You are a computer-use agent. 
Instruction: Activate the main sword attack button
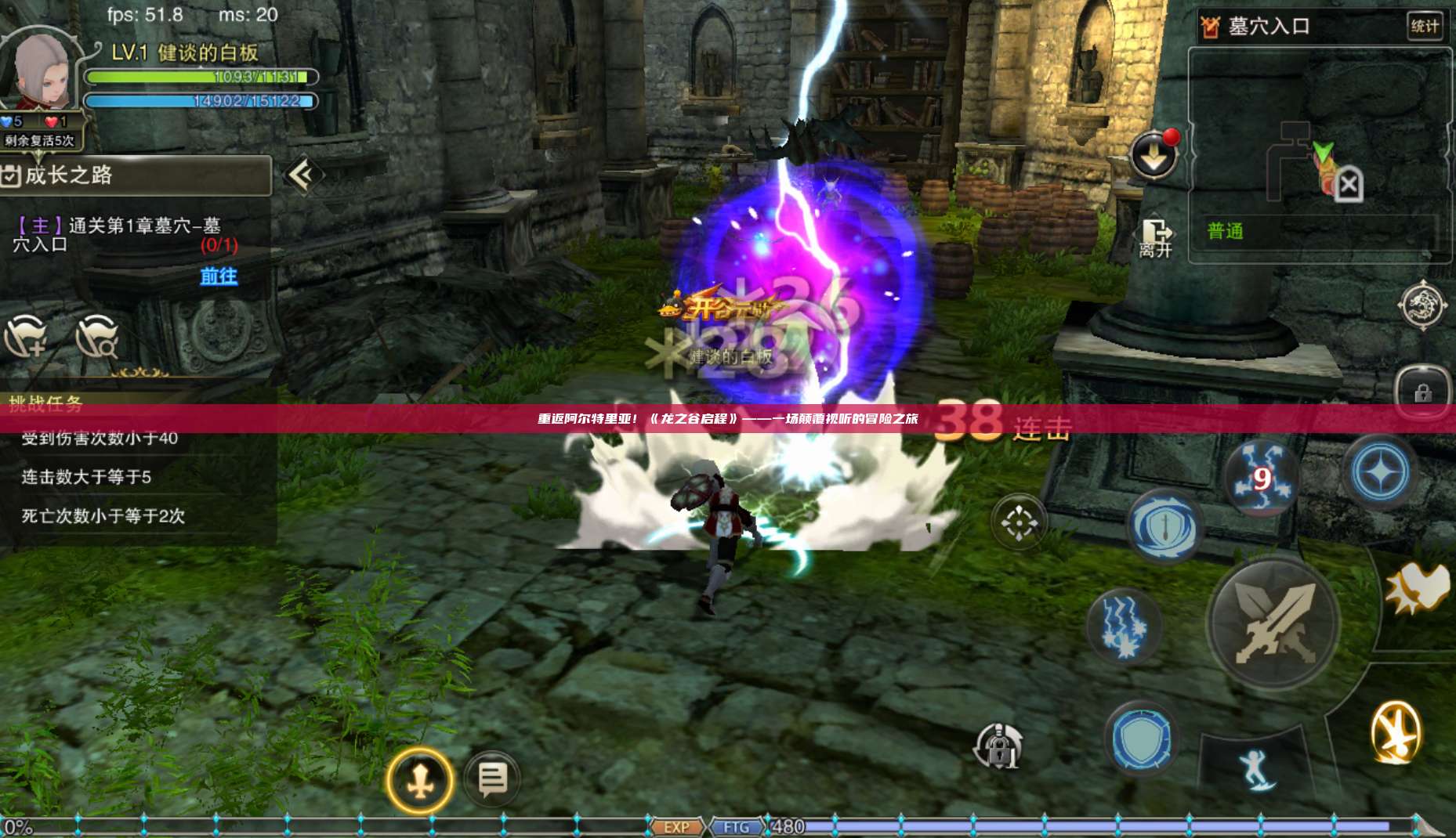coord(1273,623)
